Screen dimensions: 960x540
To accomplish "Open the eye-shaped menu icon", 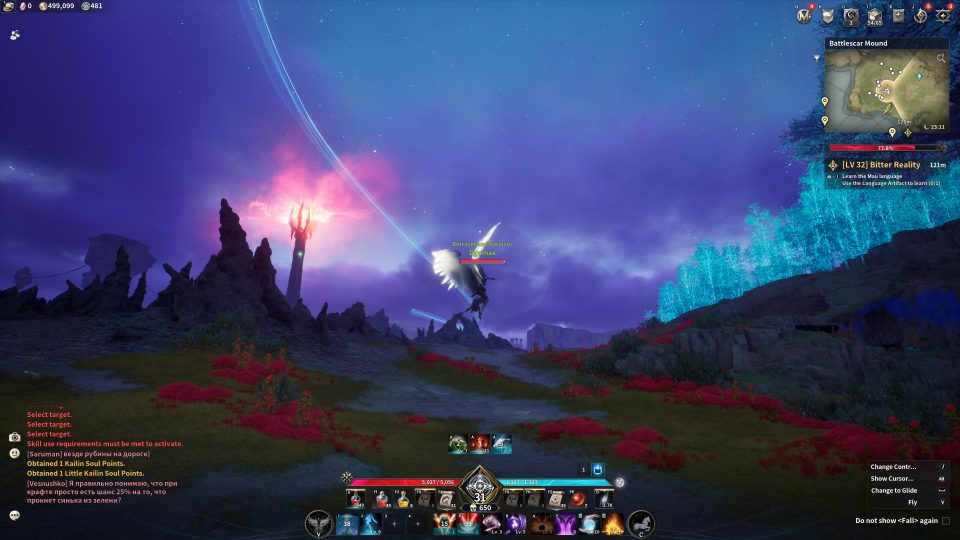I will click(942, 15).
